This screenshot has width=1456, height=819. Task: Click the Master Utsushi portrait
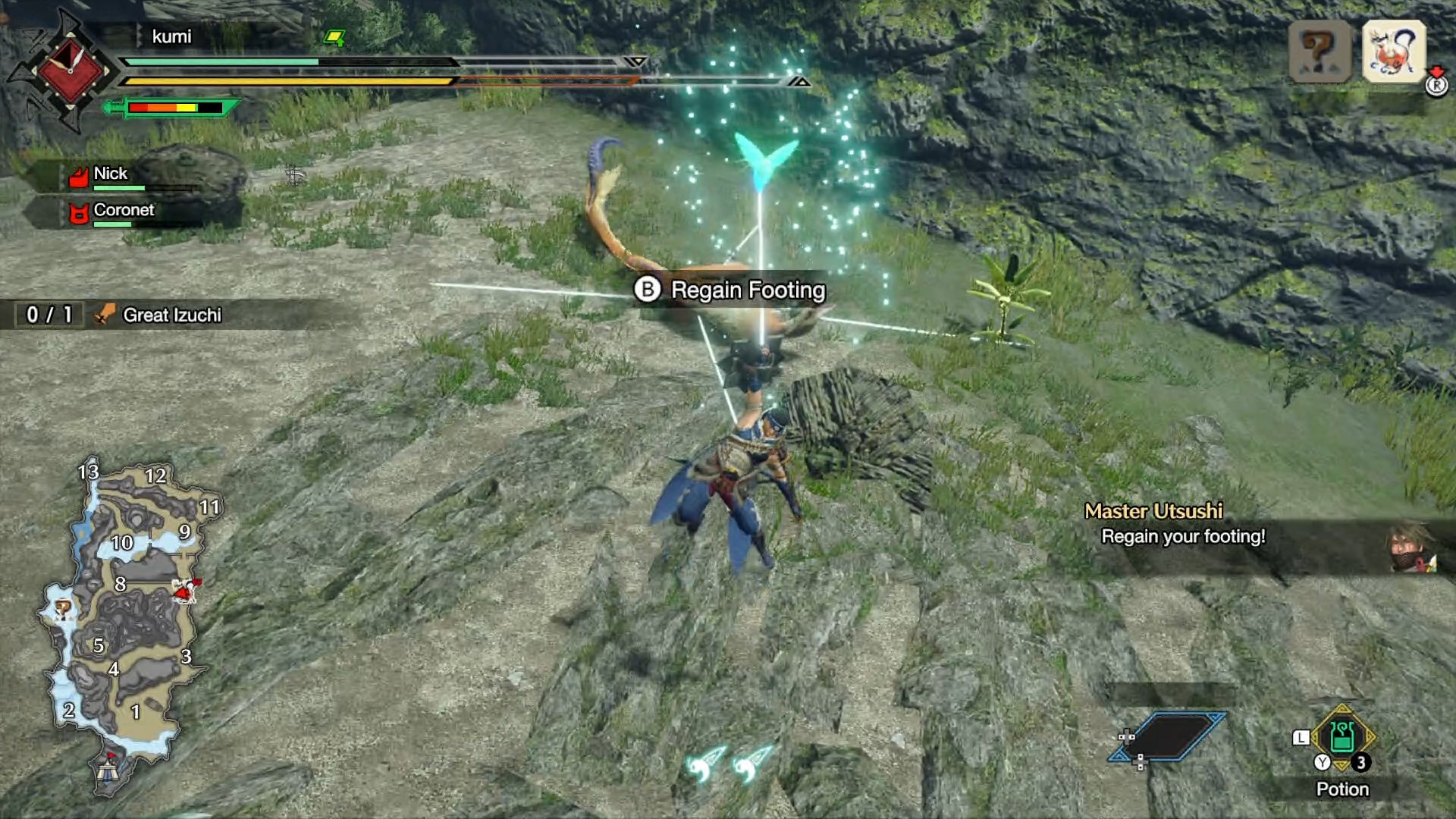(1411, 546)
